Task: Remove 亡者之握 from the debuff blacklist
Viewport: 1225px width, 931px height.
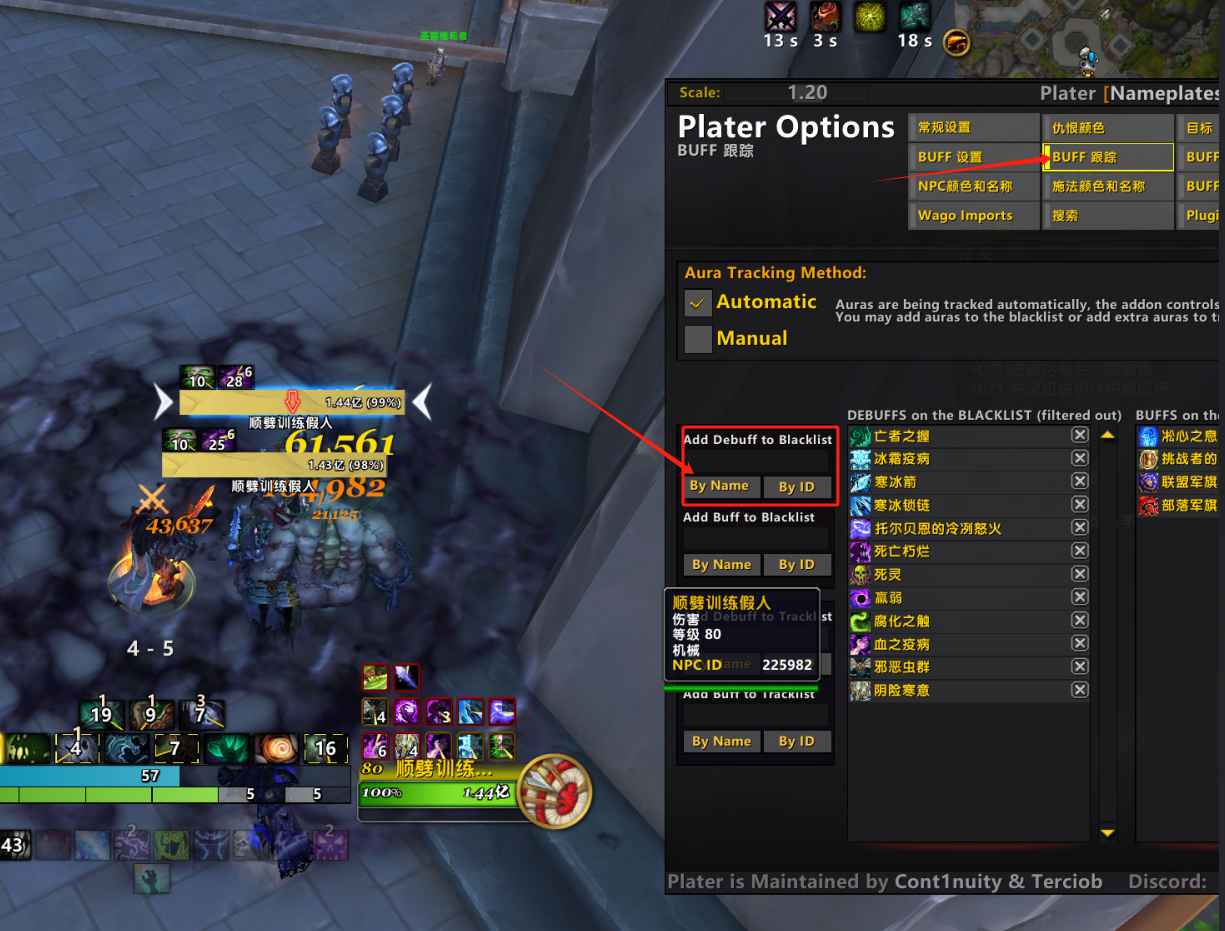Action: pos(1080,435)
